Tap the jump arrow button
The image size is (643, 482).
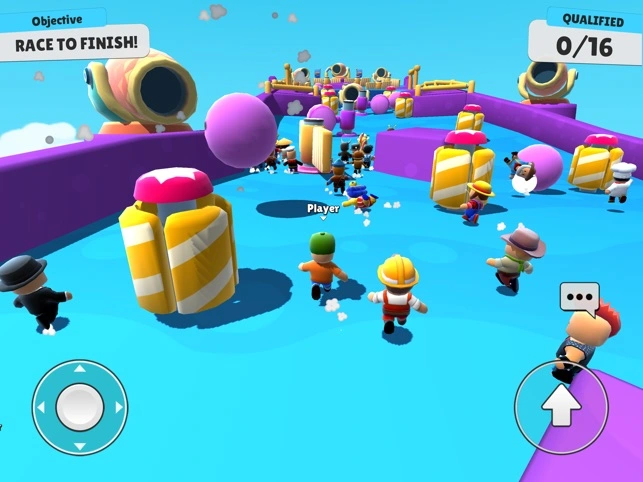[x=560, y=406]
